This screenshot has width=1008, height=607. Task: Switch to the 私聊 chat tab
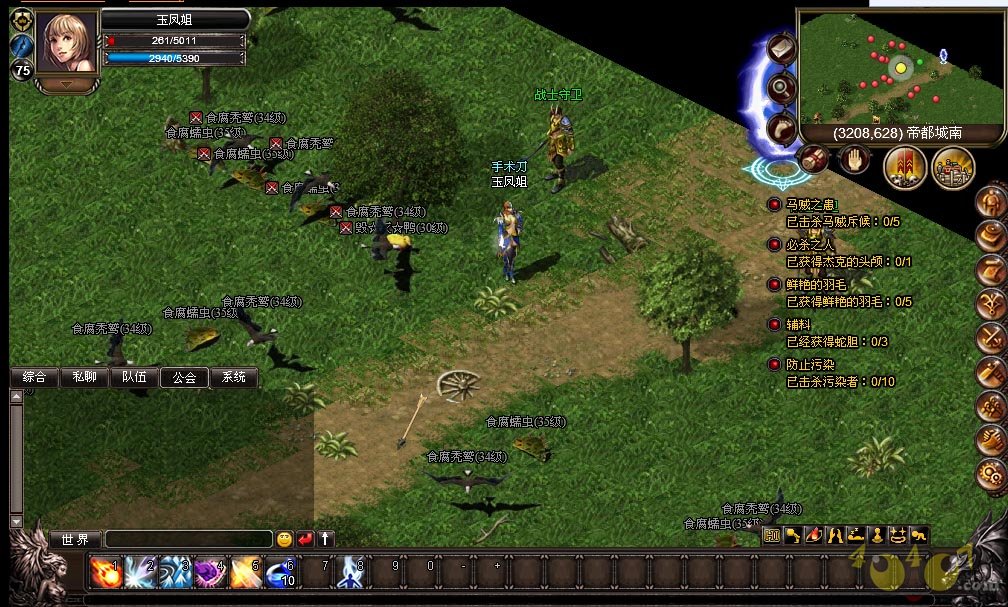84,377
